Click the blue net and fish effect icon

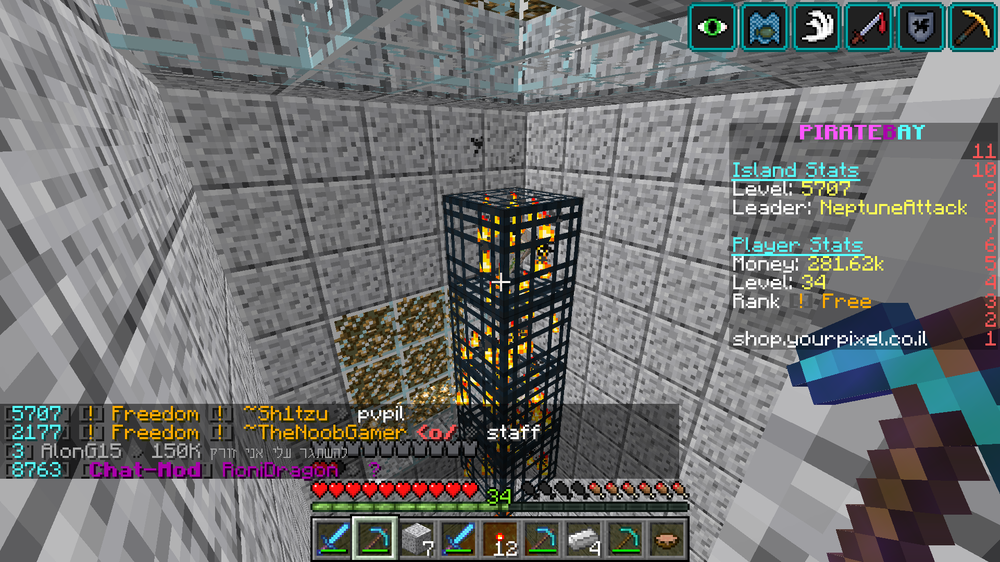coord(765,26)
